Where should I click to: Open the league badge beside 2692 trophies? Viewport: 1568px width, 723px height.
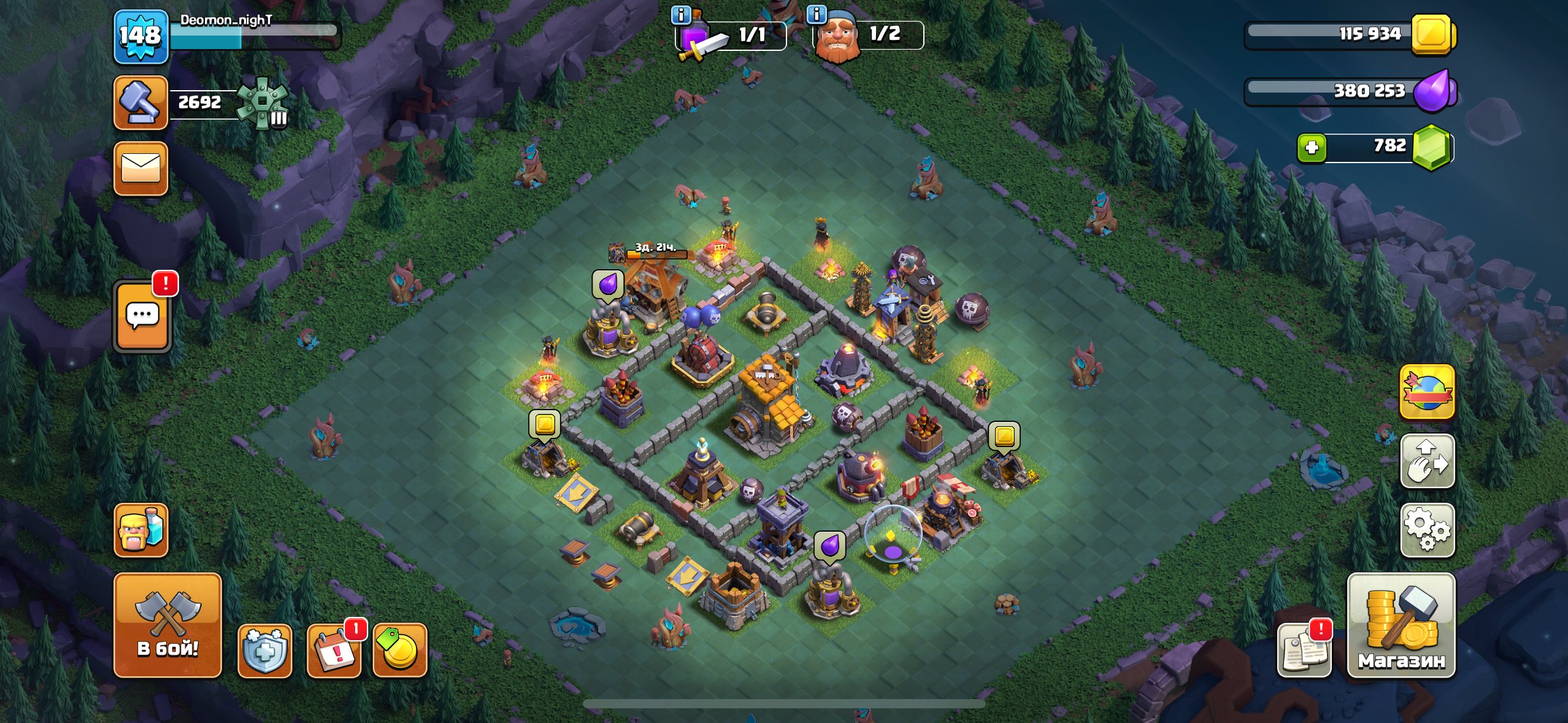click(263, 102)
